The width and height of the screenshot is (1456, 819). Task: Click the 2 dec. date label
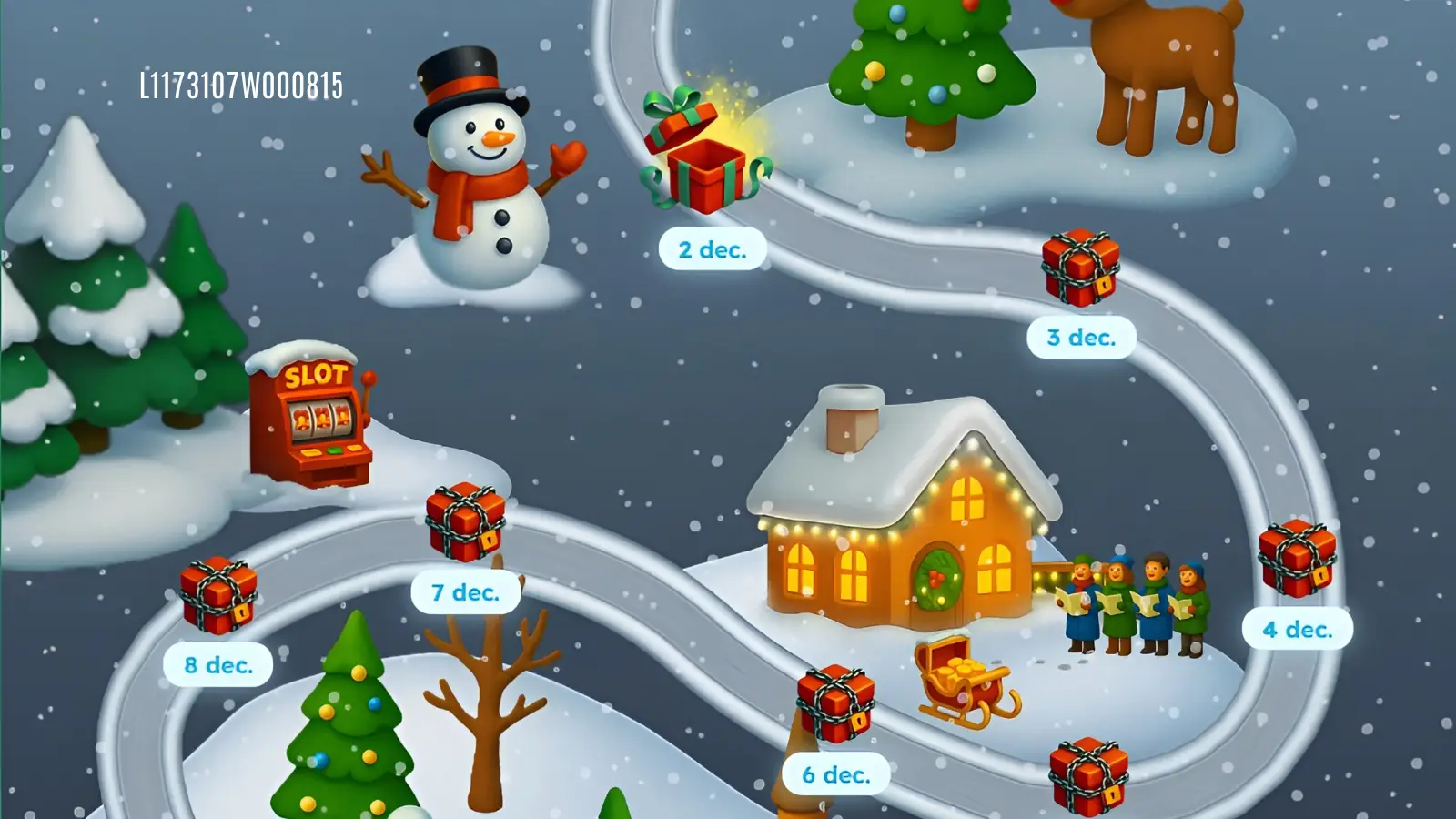(713, 249)
